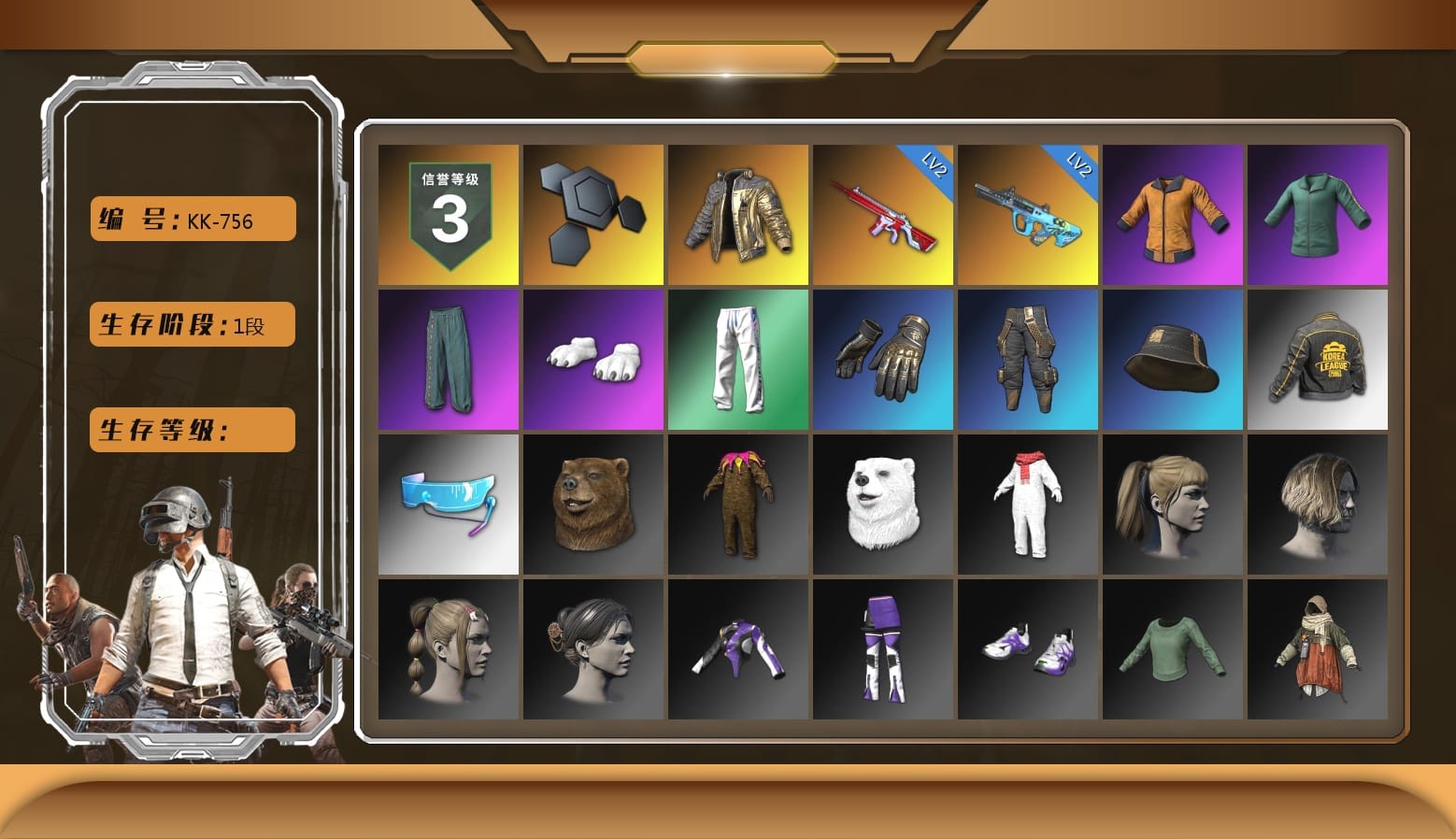Click the blue futuristic visor glasses icon
Image resolution: width=1456 pixels, height=839 pixels.
click(x=449, y=505)
